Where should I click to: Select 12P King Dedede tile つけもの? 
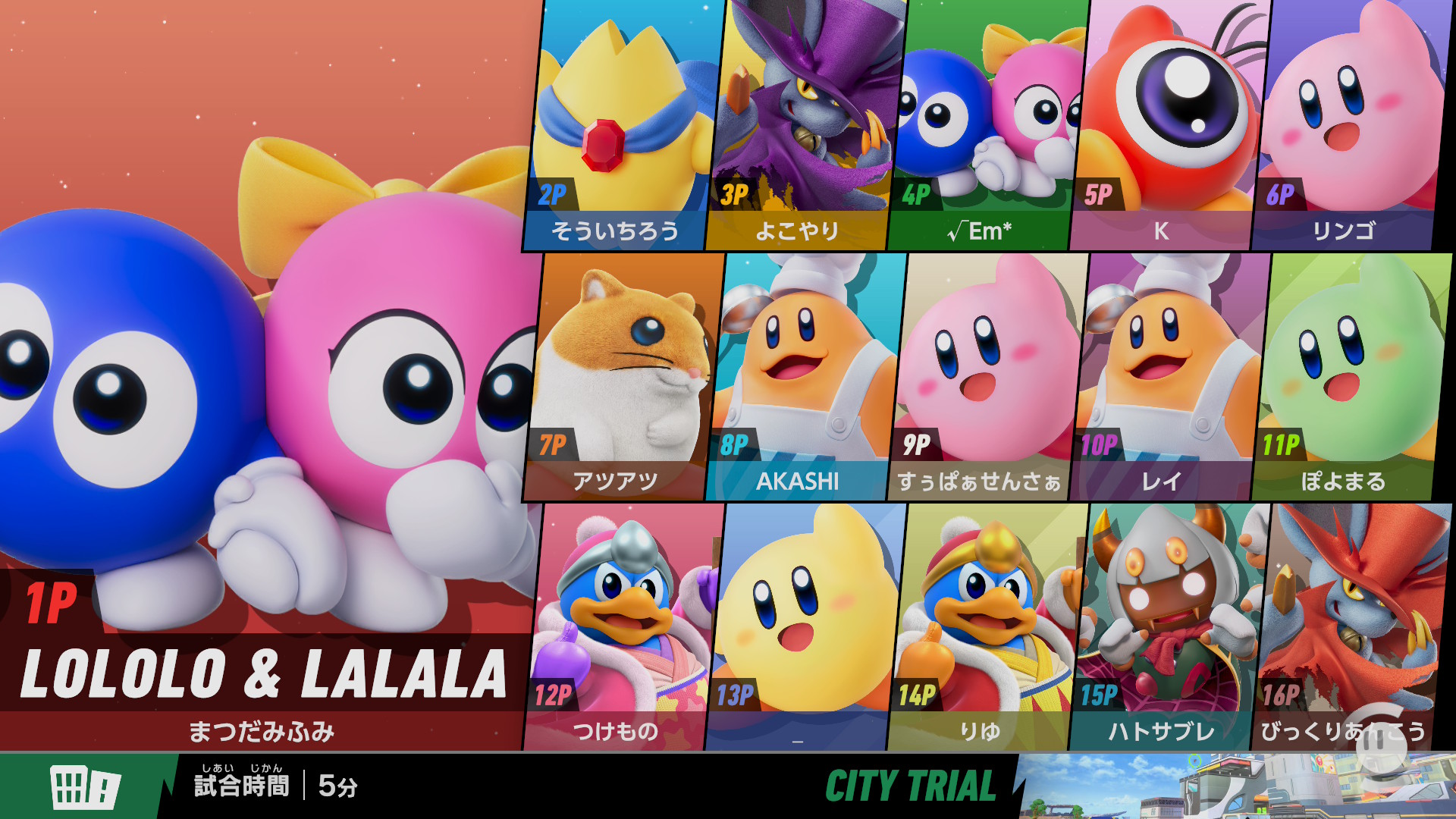622,626
